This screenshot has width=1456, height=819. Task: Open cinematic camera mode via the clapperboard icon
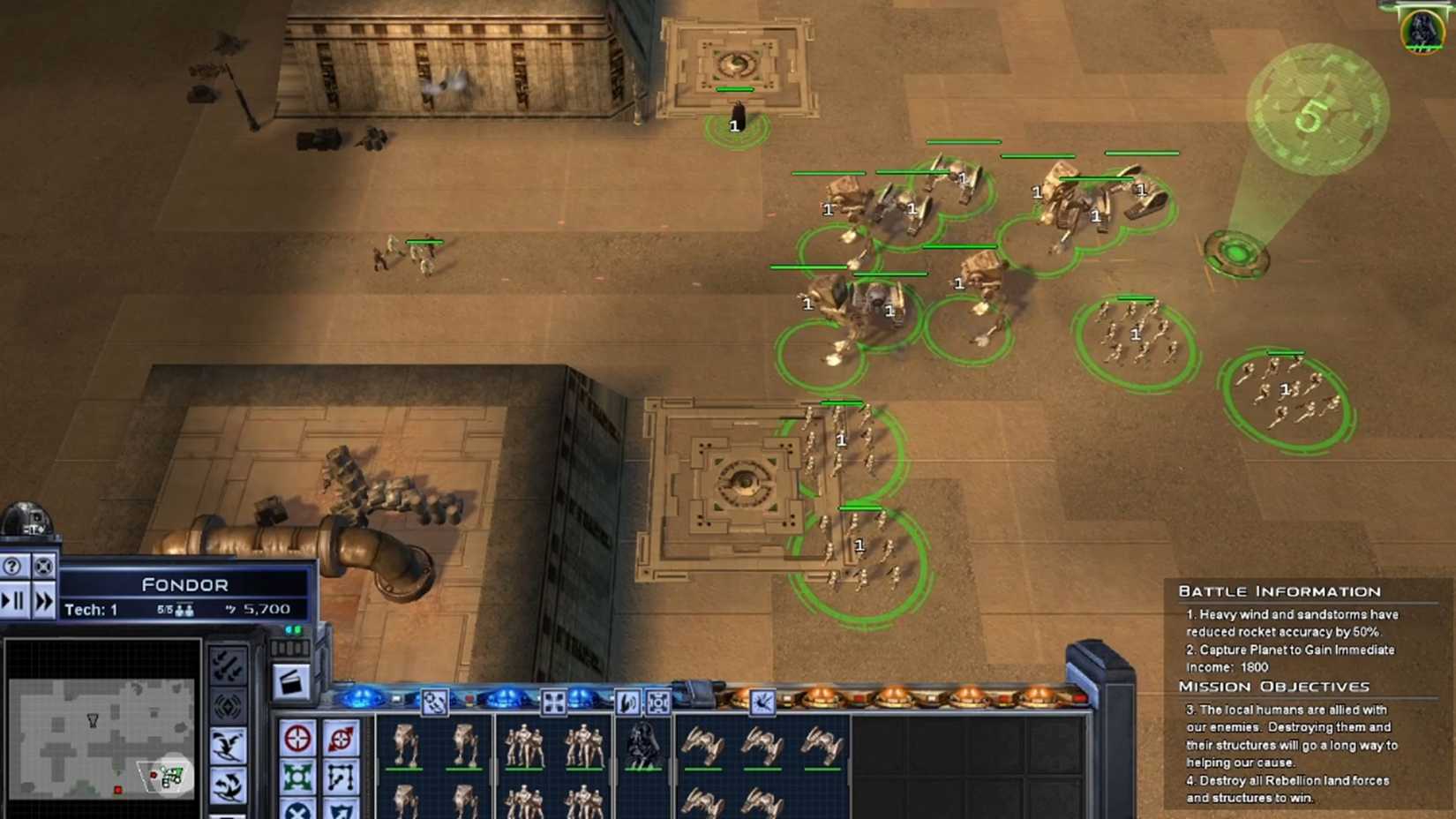290,682
